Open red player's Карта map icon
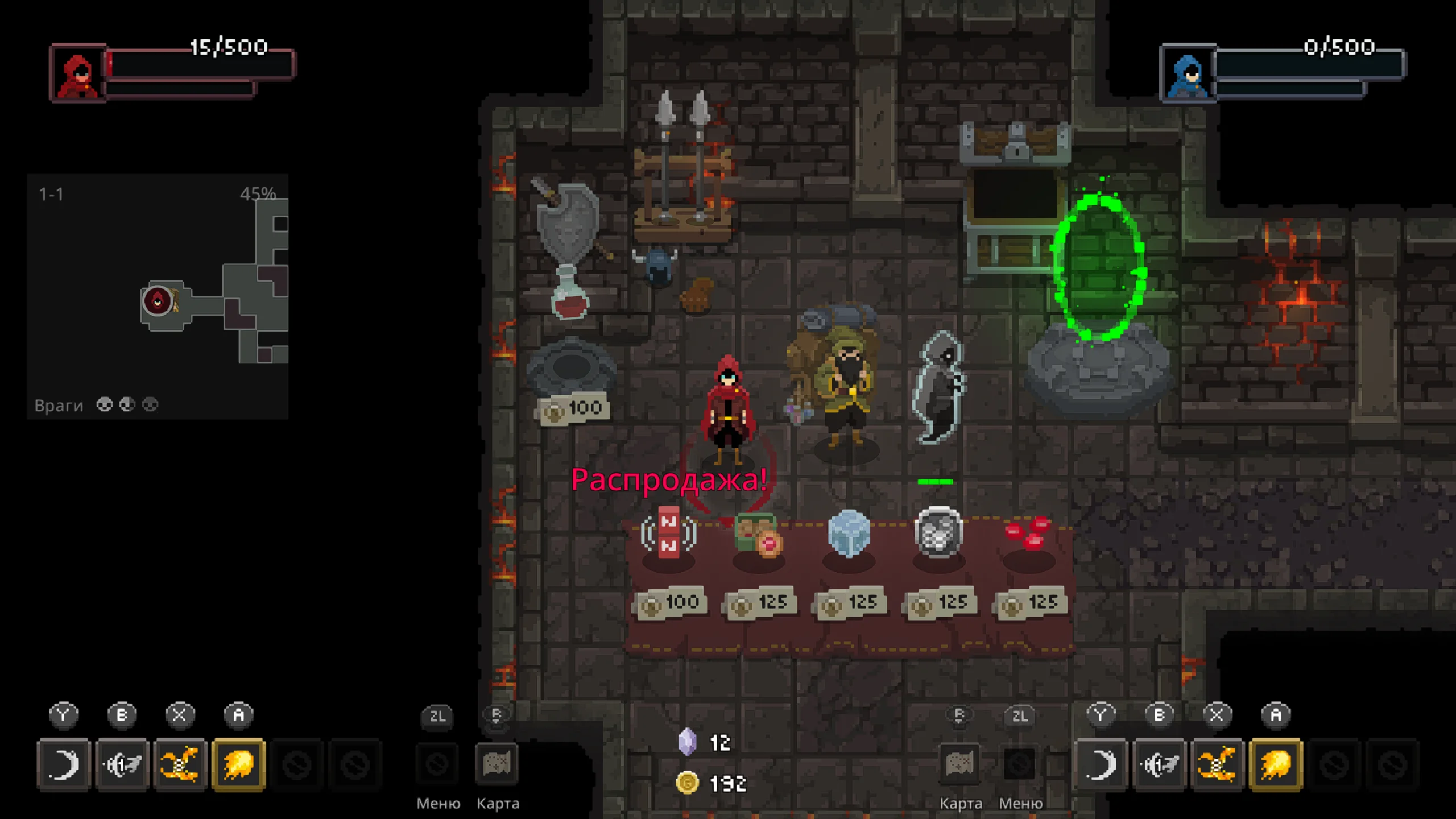The image size is (1456, 819). pyautogui.click(x=497, y=764)
